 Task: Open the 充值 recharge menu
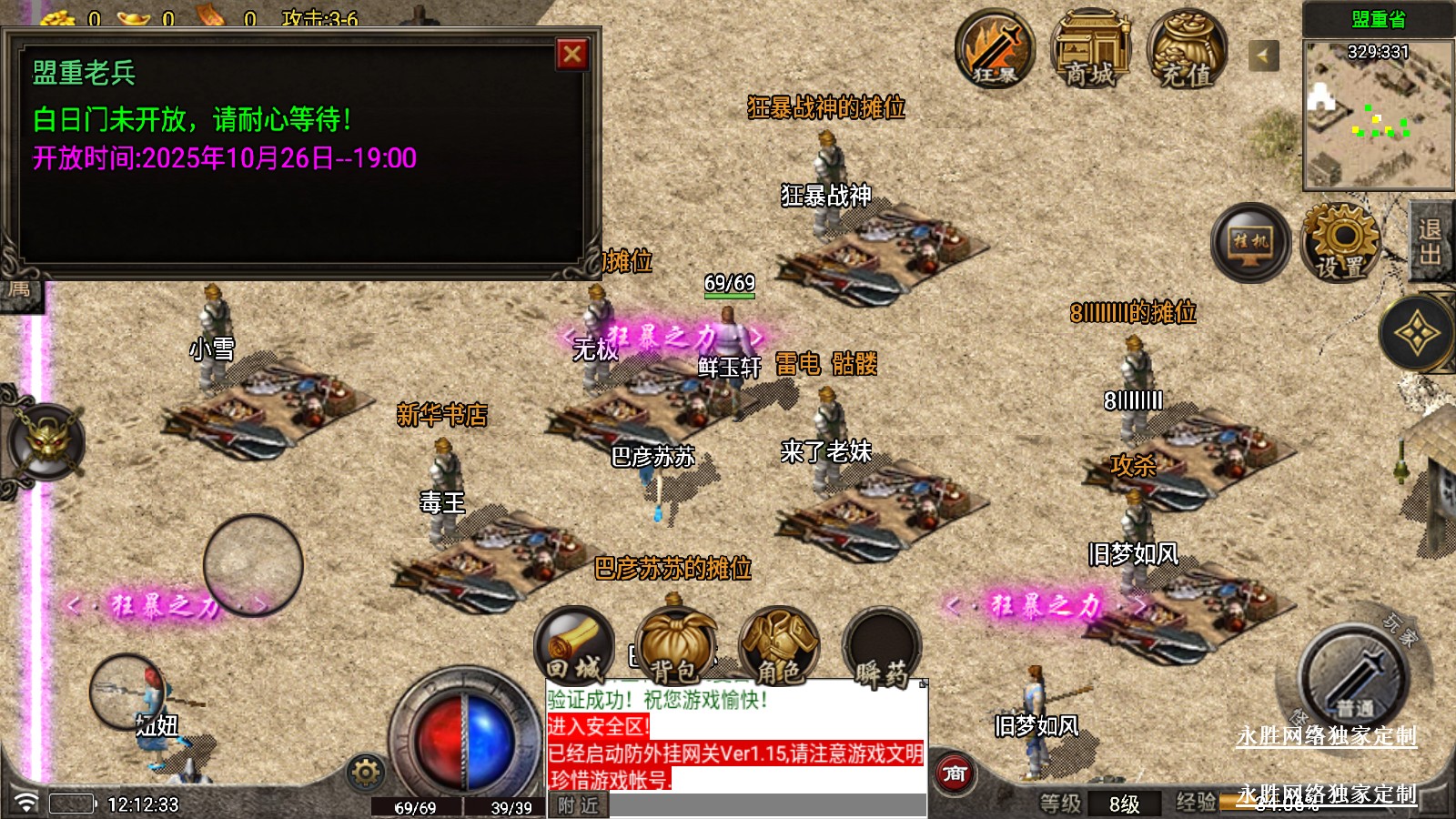[x=1187, y=50]
